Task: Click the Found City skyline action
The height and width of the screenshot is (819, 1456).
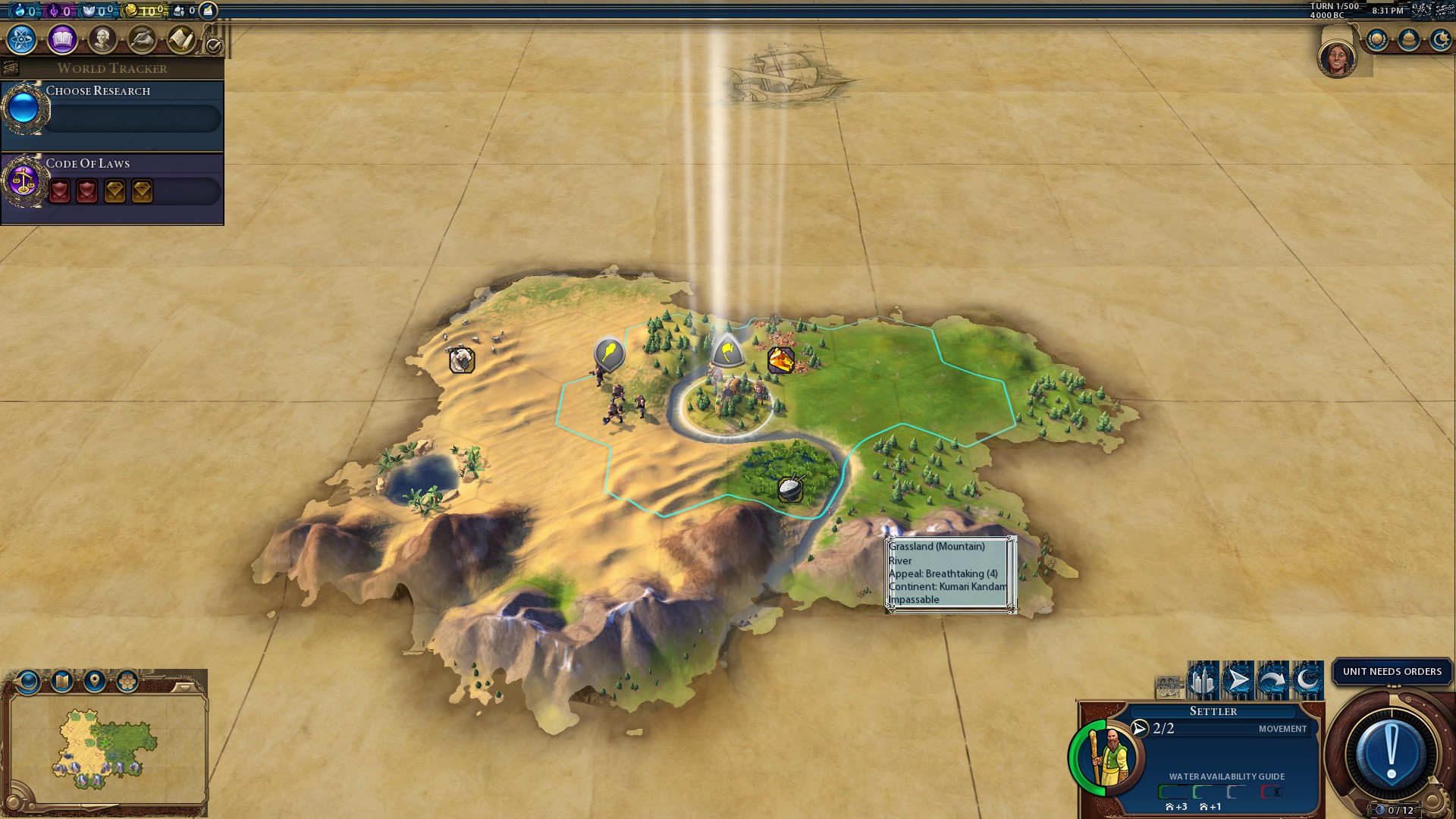Action: coord(1203,680)
